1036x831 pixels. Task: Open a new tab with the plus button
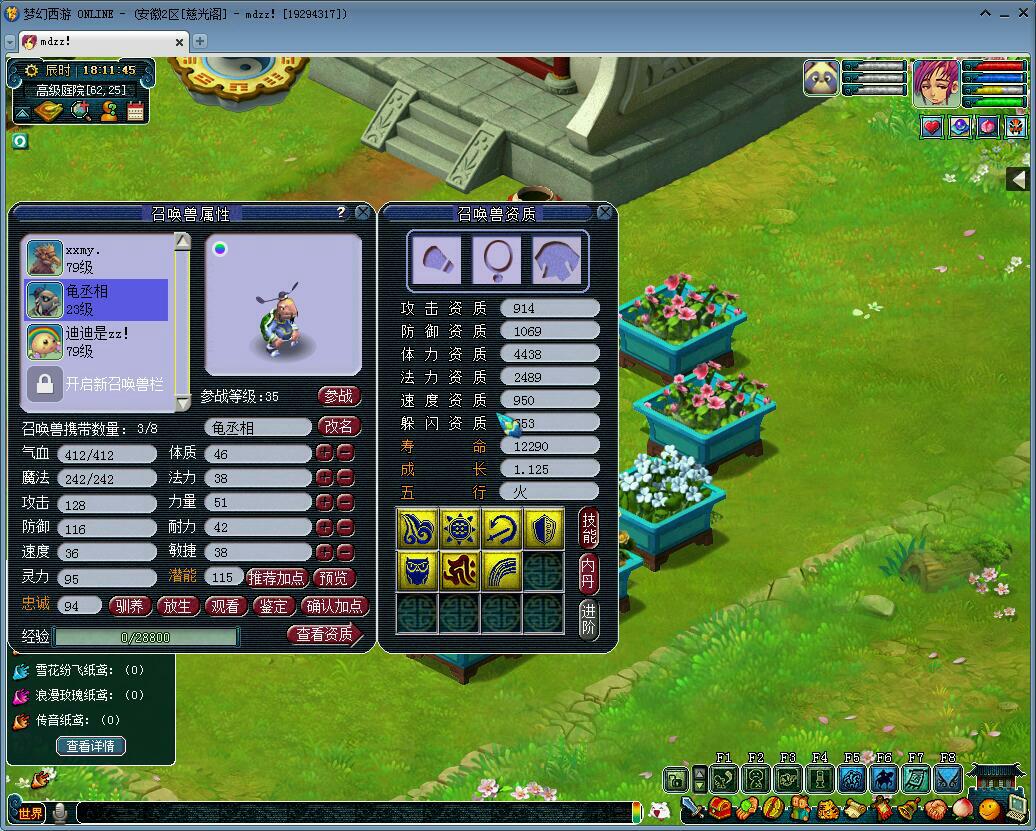click(200, 41)
